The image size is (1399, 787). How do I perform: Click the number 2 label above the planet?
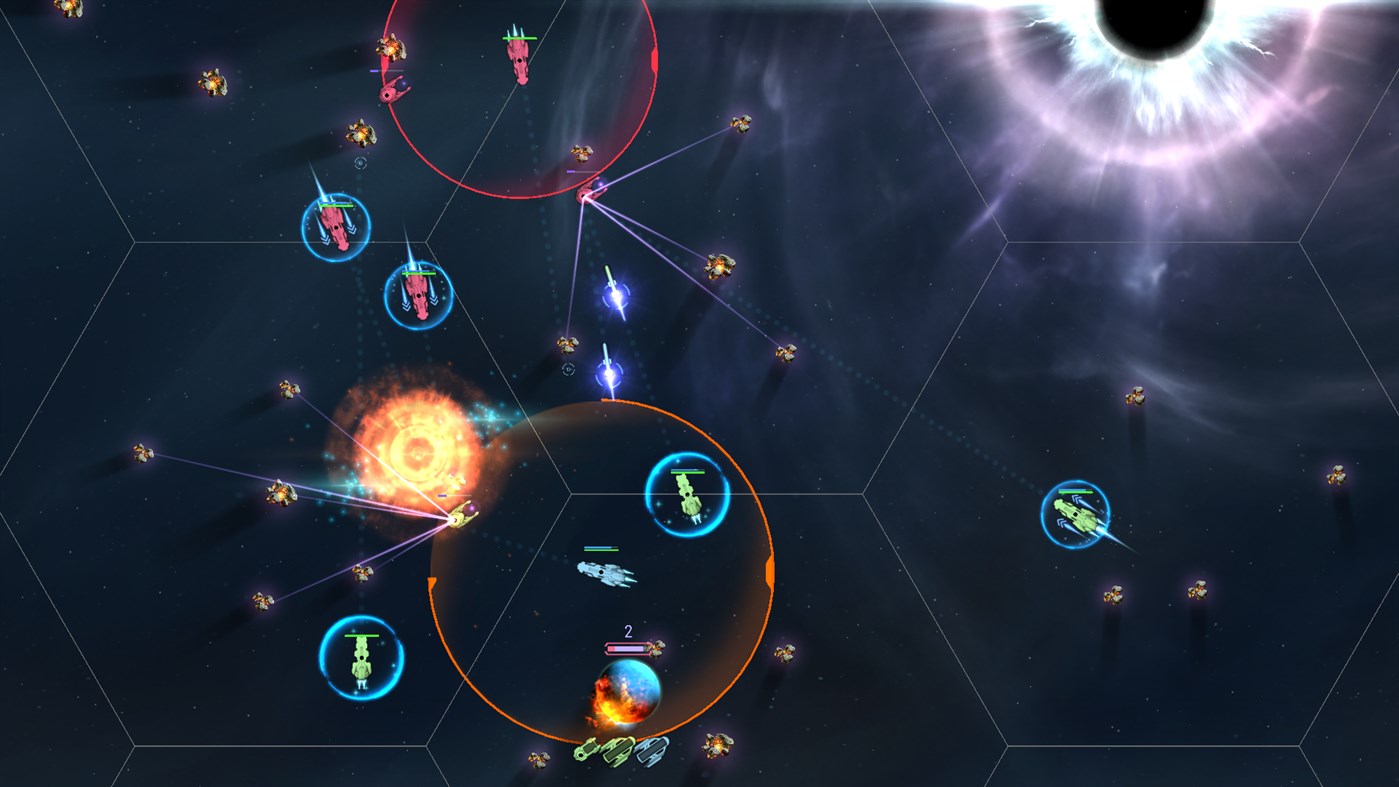click(x=628, y=632)
